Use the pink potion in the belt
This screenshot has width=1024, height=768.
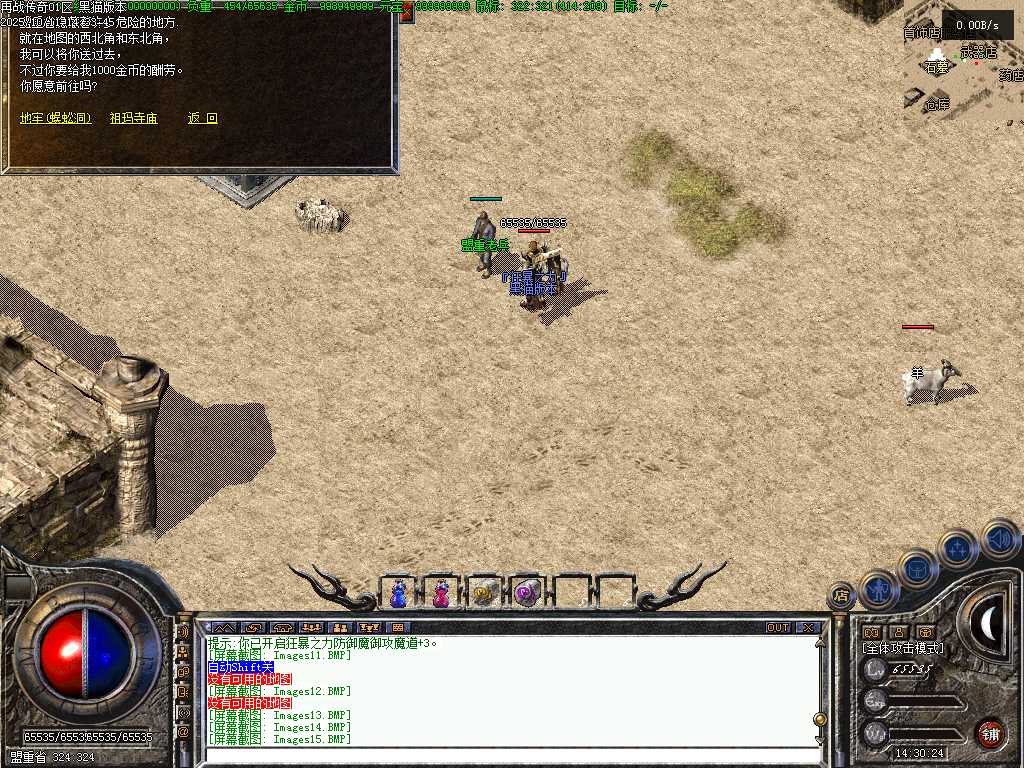(441, 593)
